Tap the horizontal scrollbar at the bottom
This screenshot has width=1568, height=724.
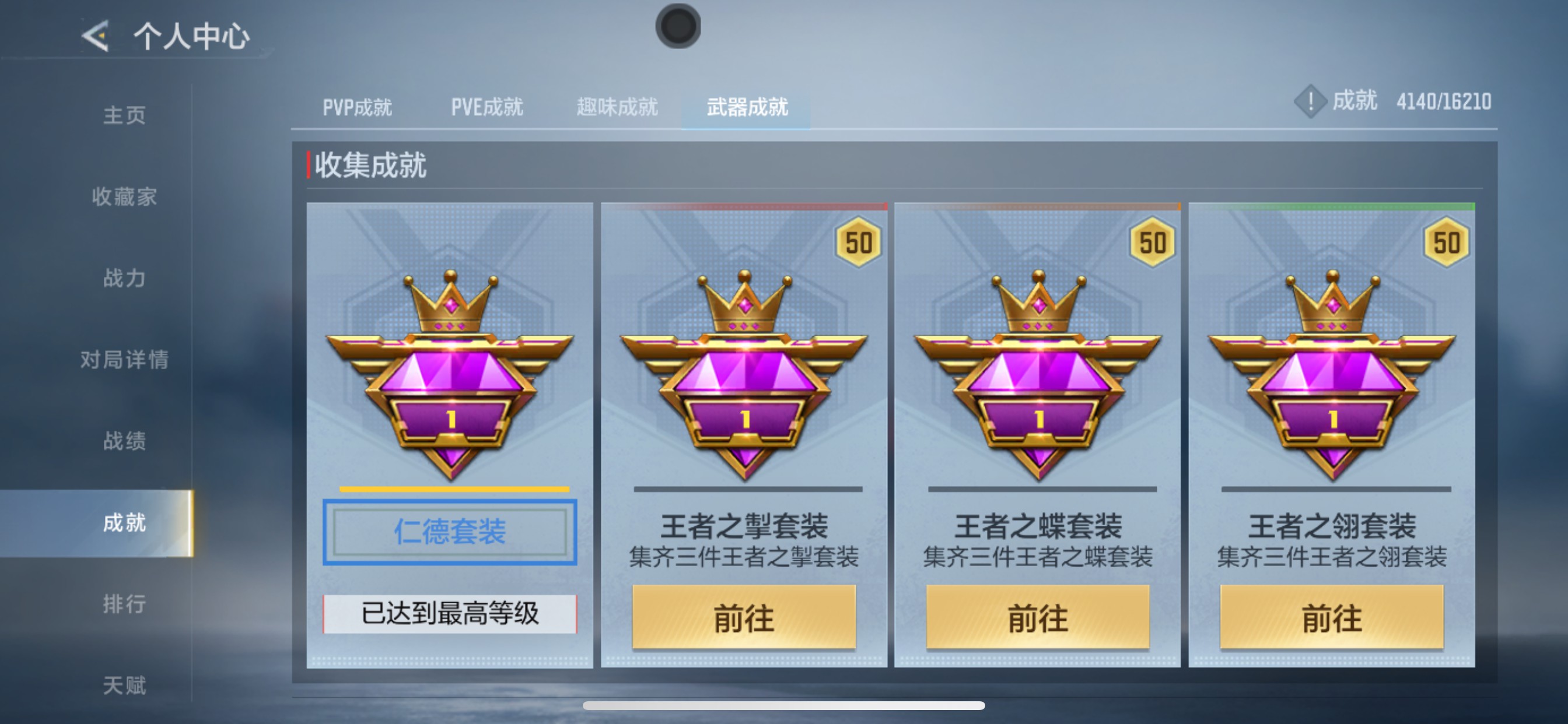click(x=784, y=706)
